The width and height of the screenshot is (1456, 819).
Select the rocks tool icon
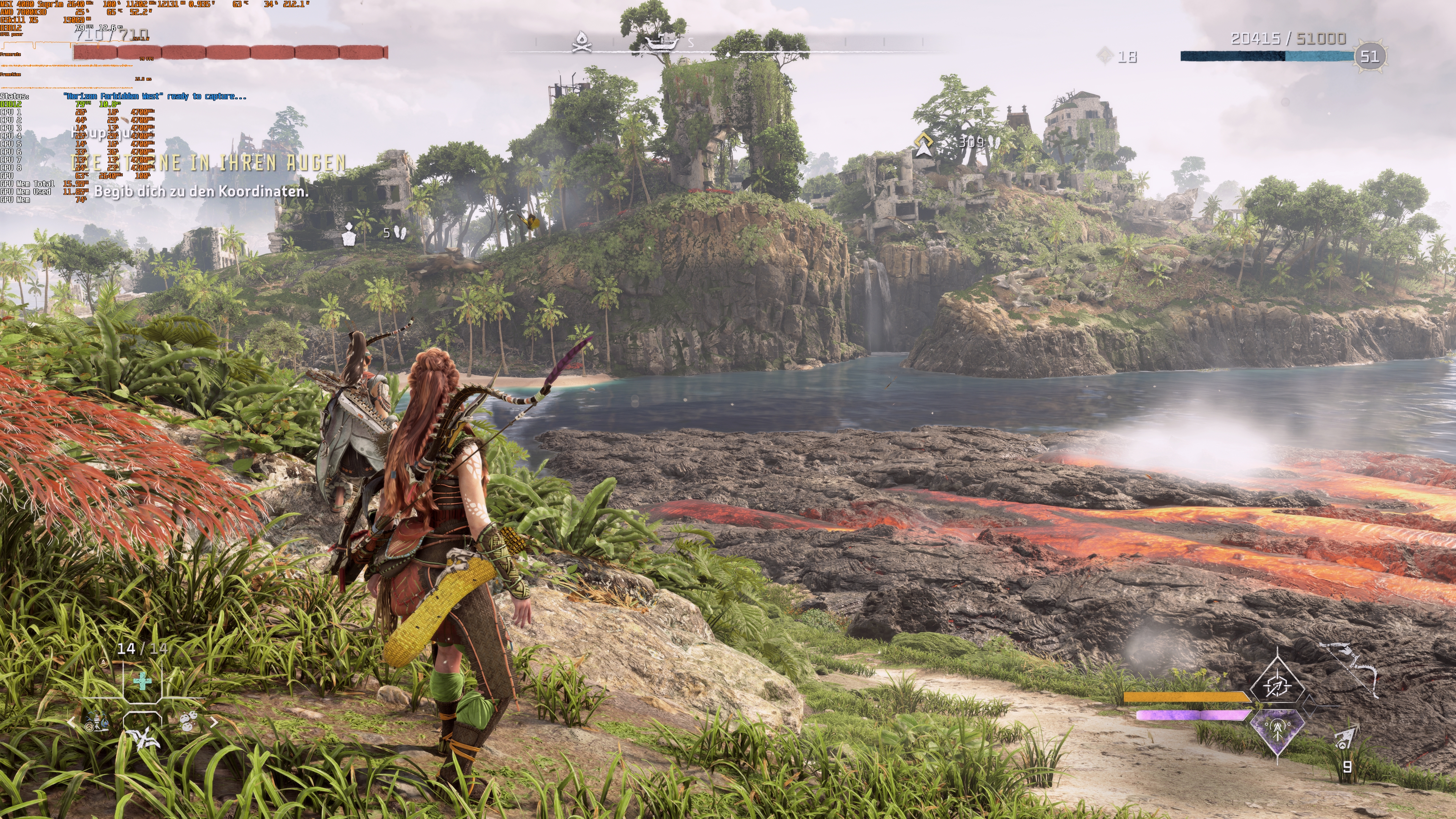(x=189, y=722)
